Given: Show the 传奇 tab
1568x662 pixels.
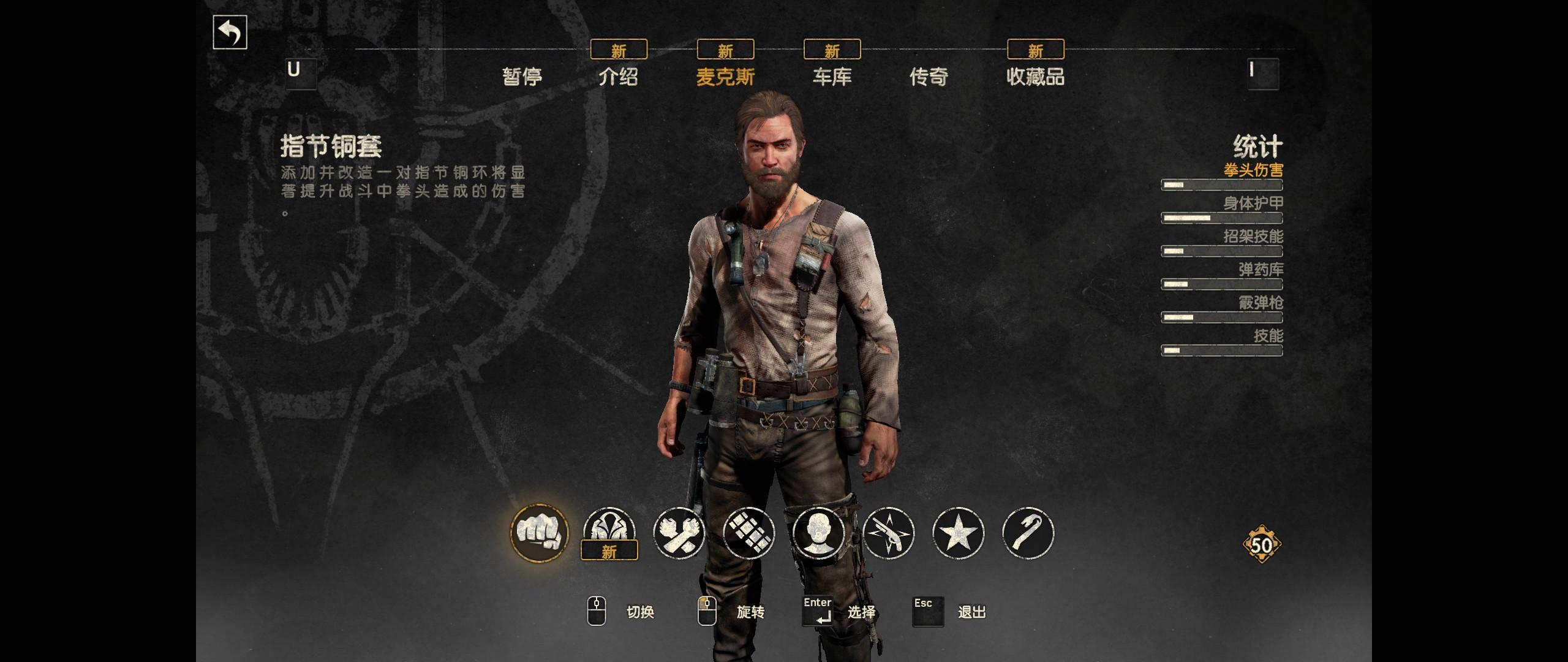Looking at the screenshot, I should coord(929,77).
